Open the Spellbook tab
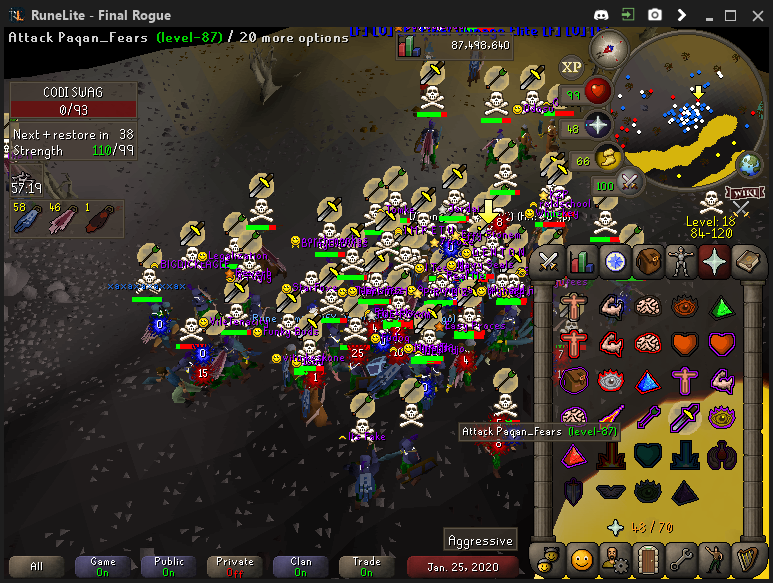Image resolution: width=773 pixels, height=583 pixels. 746,262
